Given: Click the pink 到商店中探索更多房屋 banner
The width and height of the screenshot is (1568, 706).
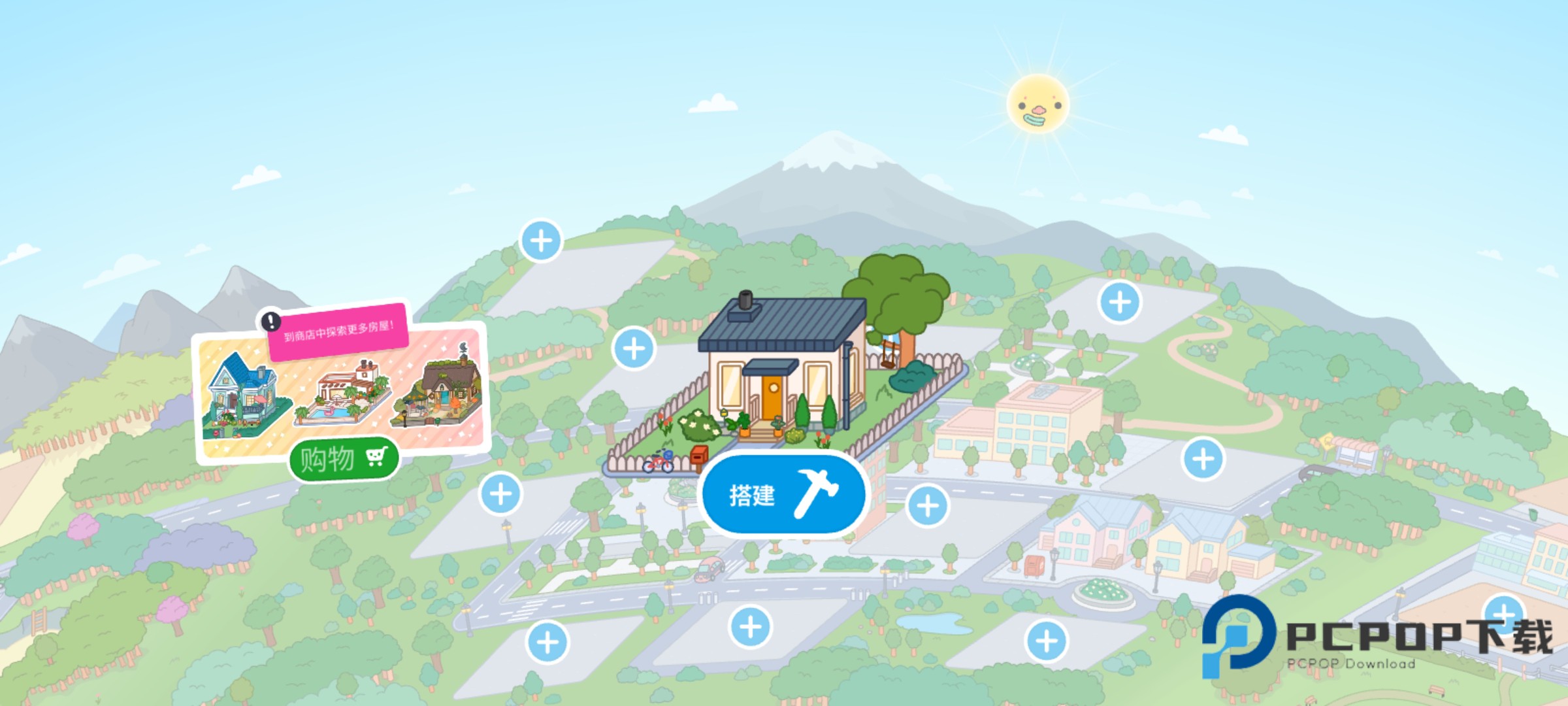Looking at the screenshot, I should coord(339,331).
